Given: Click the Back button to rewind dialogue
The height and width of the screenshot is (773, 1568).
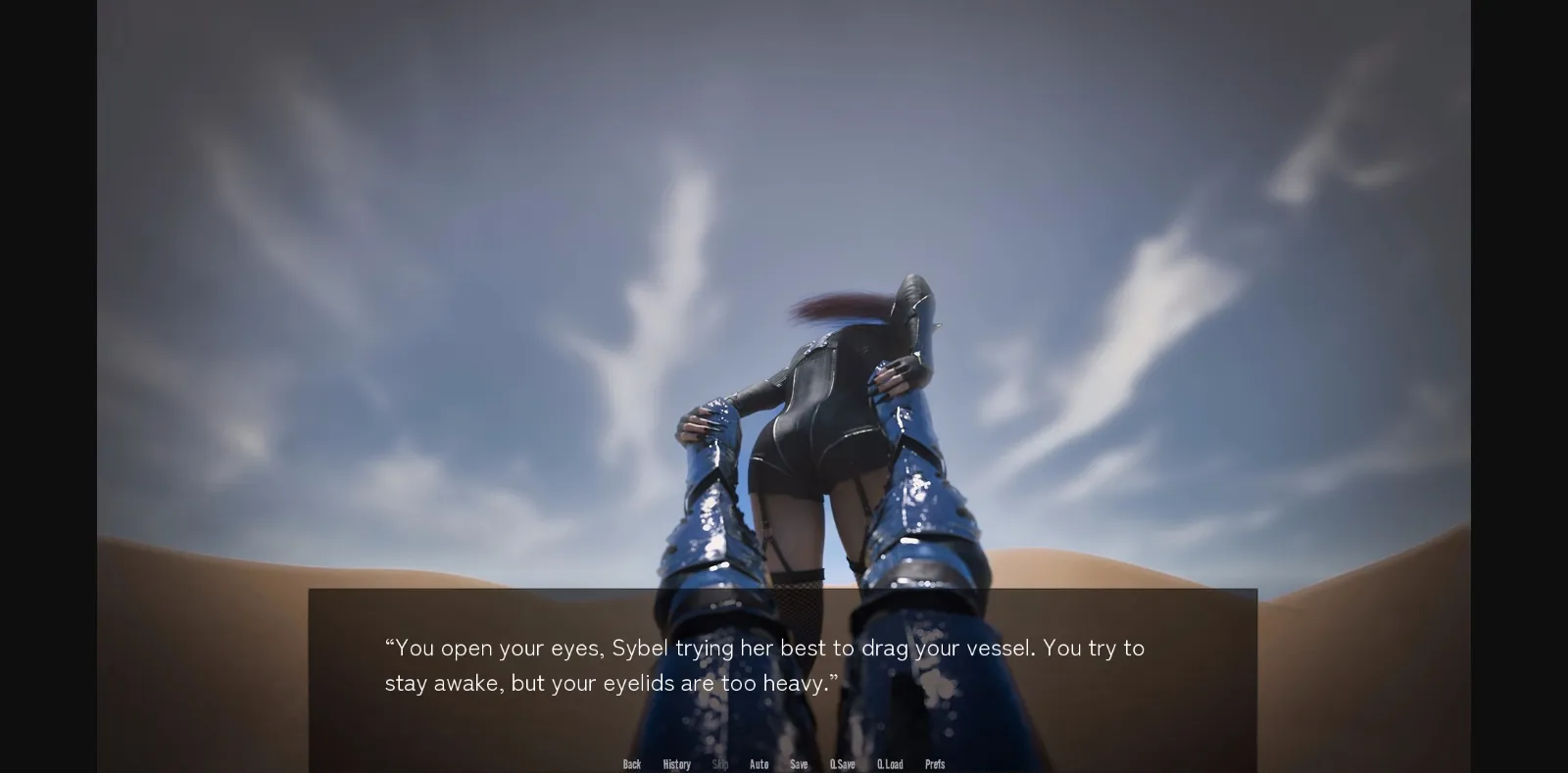Looking at the screenshot, I should pos(632,763).
